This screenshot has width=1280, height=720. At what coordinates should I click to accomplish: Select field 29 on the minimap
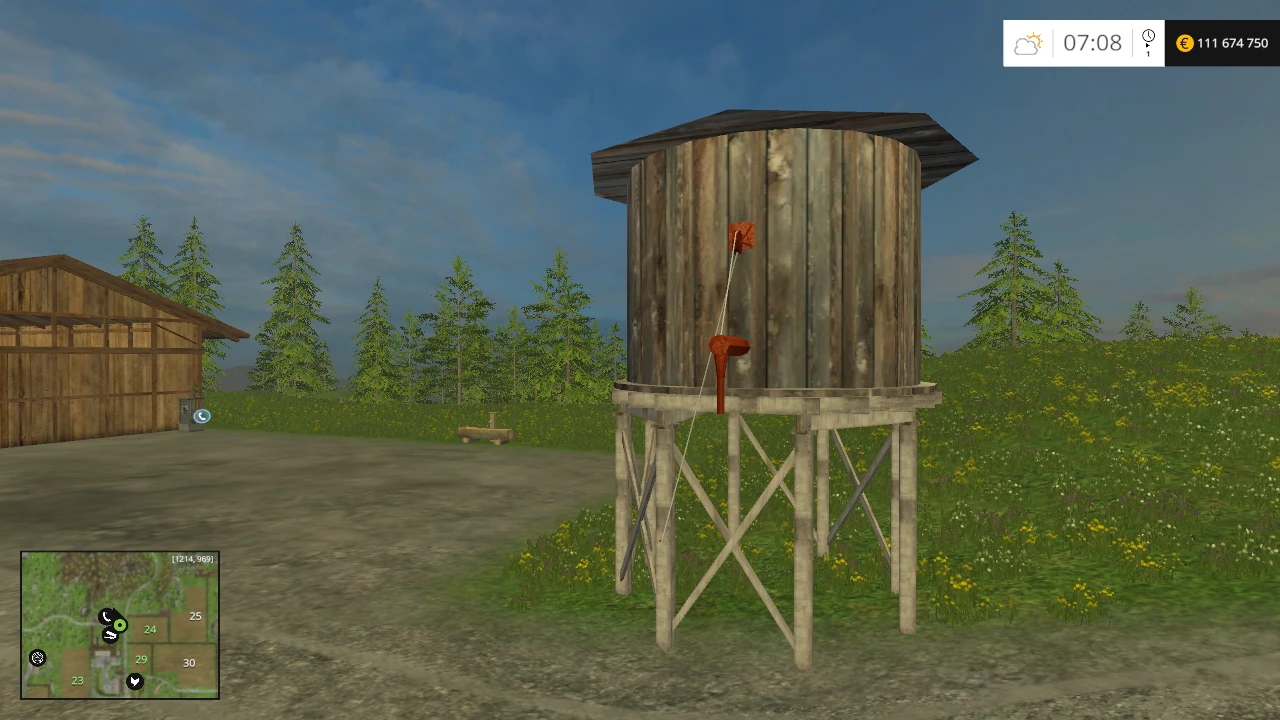141,659
